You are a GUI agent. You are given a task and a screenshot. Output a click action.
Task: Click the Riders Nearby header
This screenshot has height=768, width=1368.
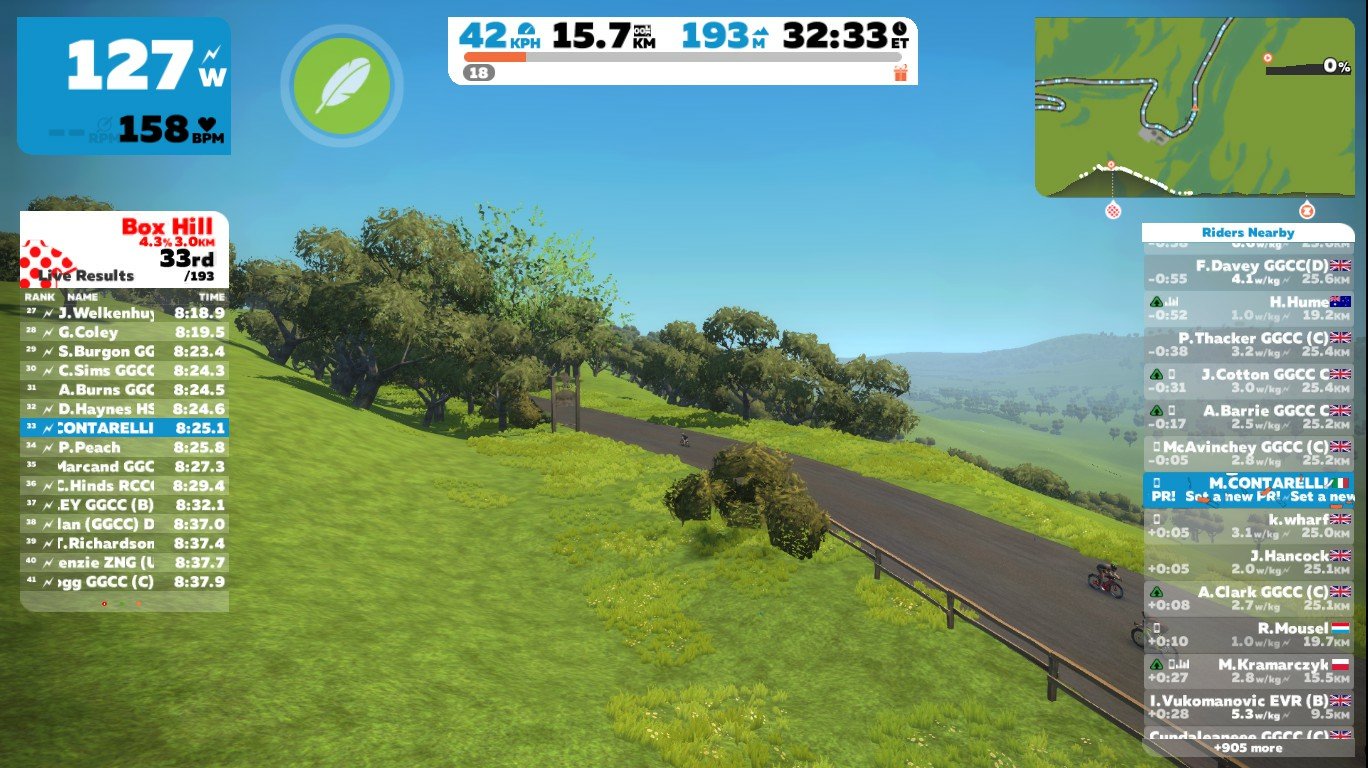pos(1247,233)
